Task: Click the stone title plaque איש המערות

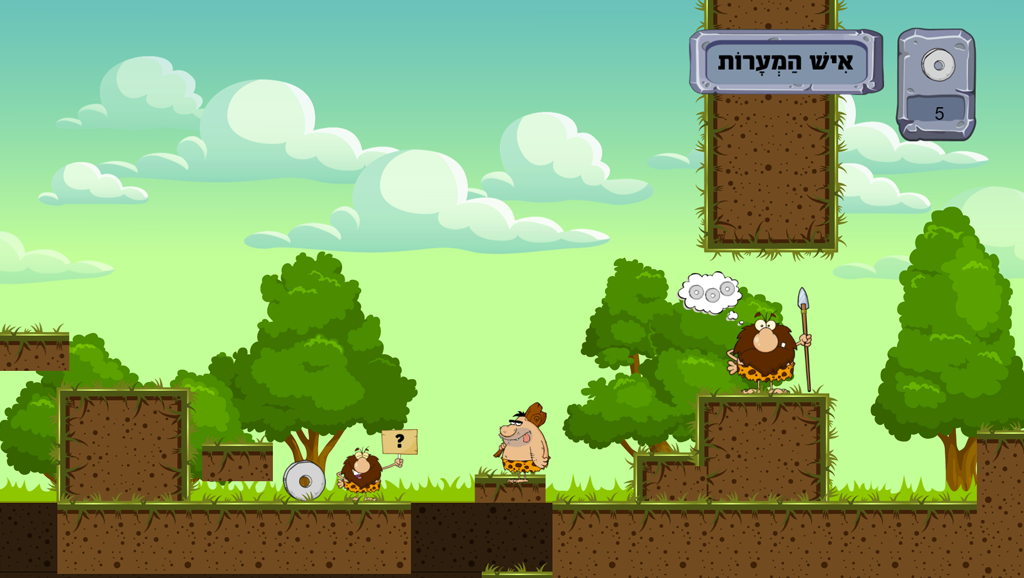Action: pyautogui.click(x=786, y=62)
